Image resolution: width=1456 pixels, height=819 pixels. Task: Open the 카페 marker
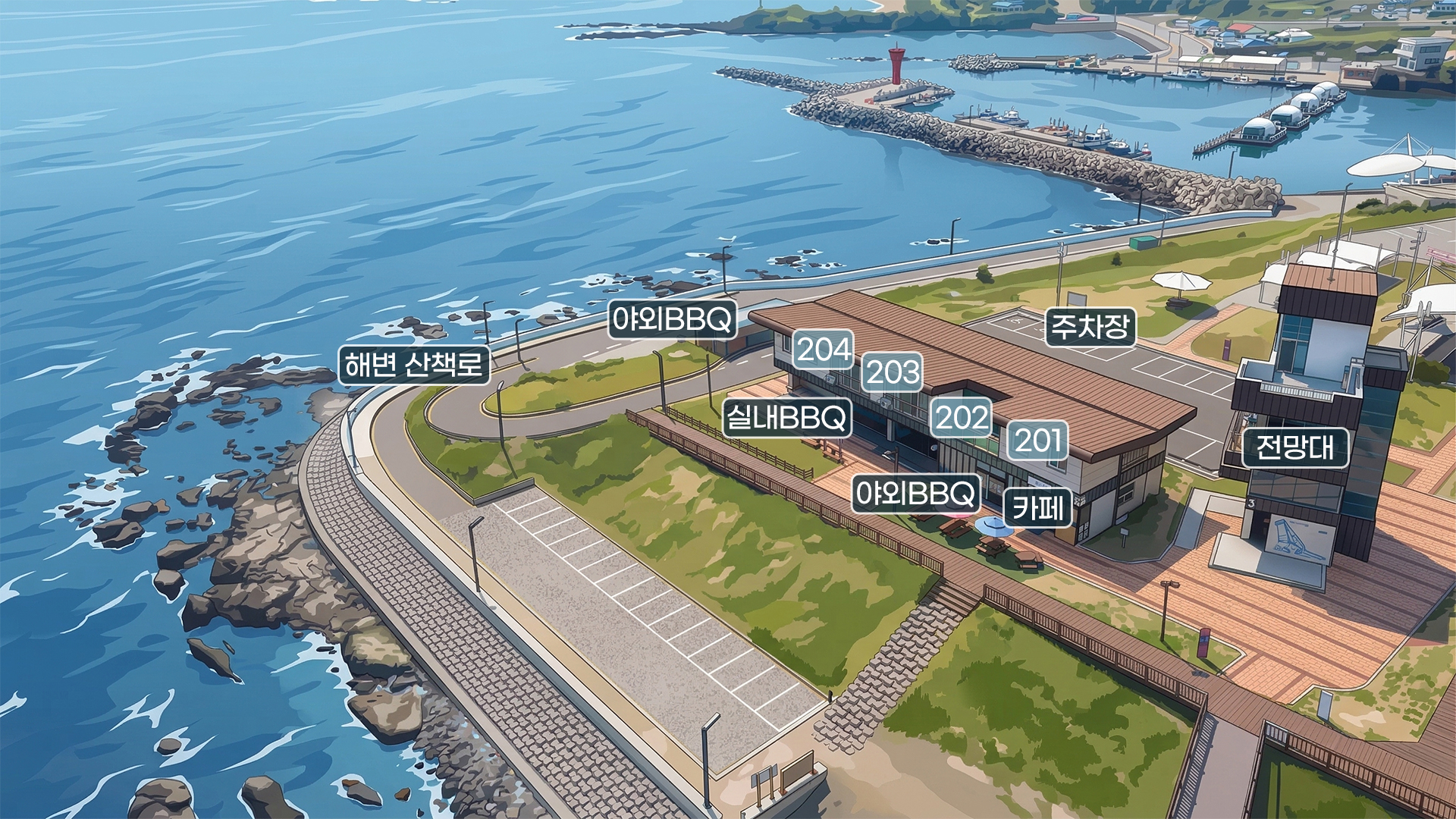[1037, 507]
